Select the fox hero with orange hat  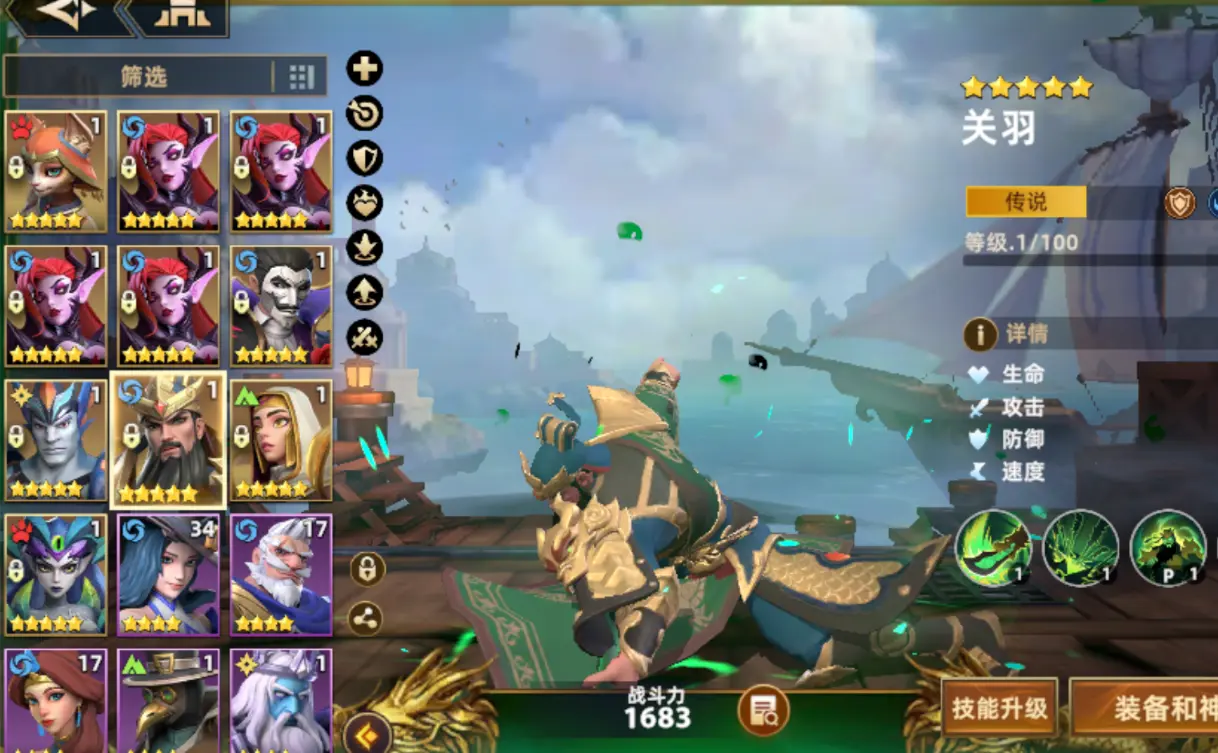56,171
